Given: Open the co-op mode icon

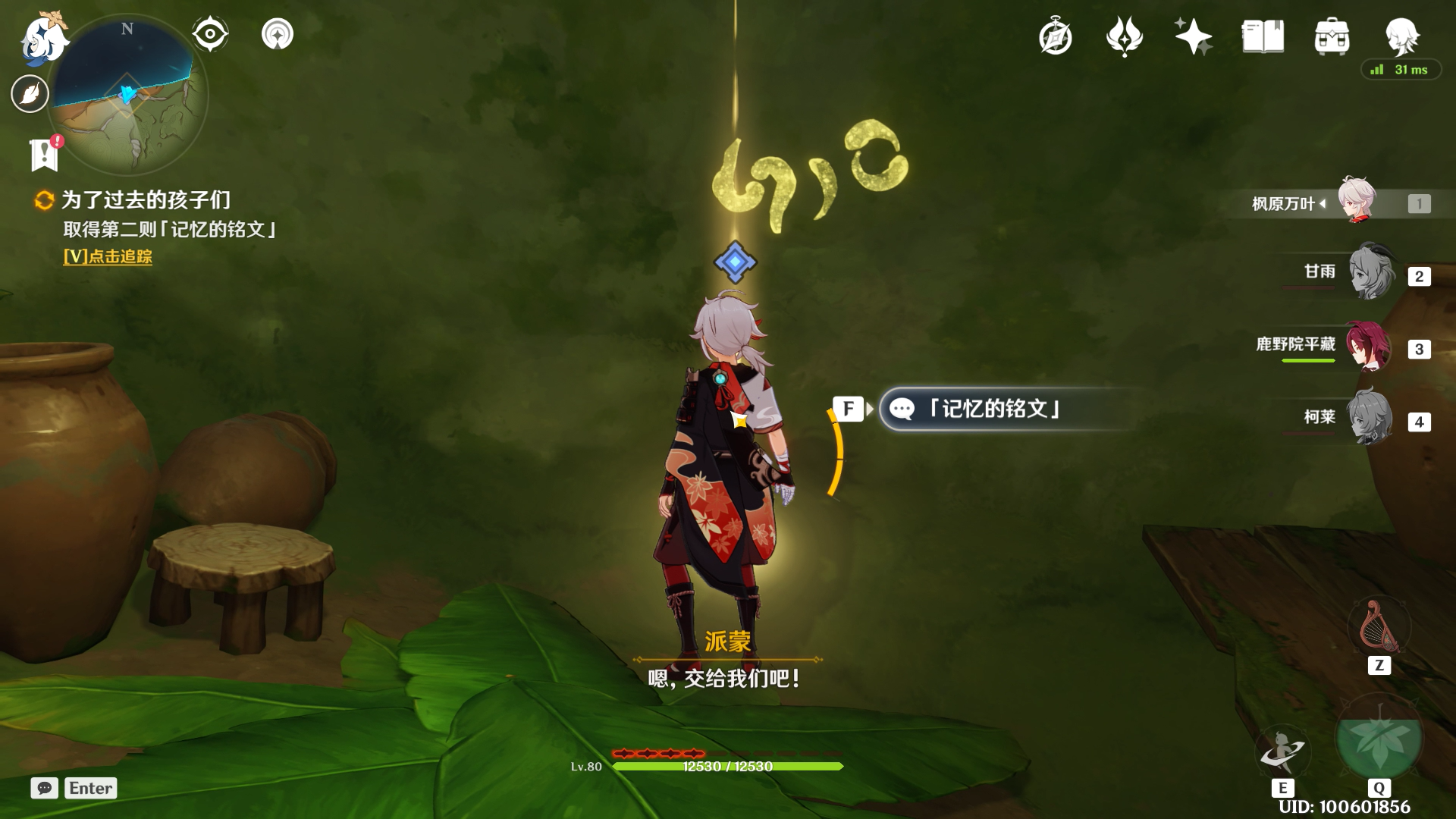Looking at the screenshot, I should click(x=278, y=34).
